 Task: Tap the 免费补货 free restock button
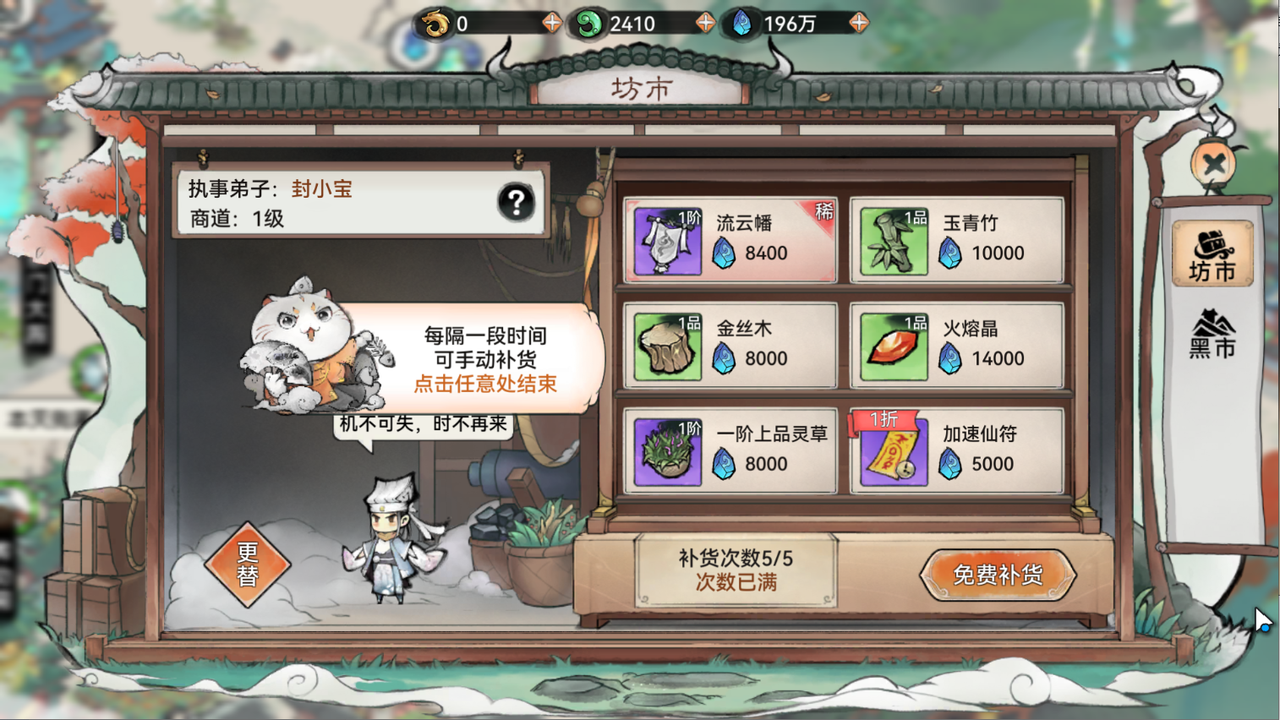[x=997, y=574]
